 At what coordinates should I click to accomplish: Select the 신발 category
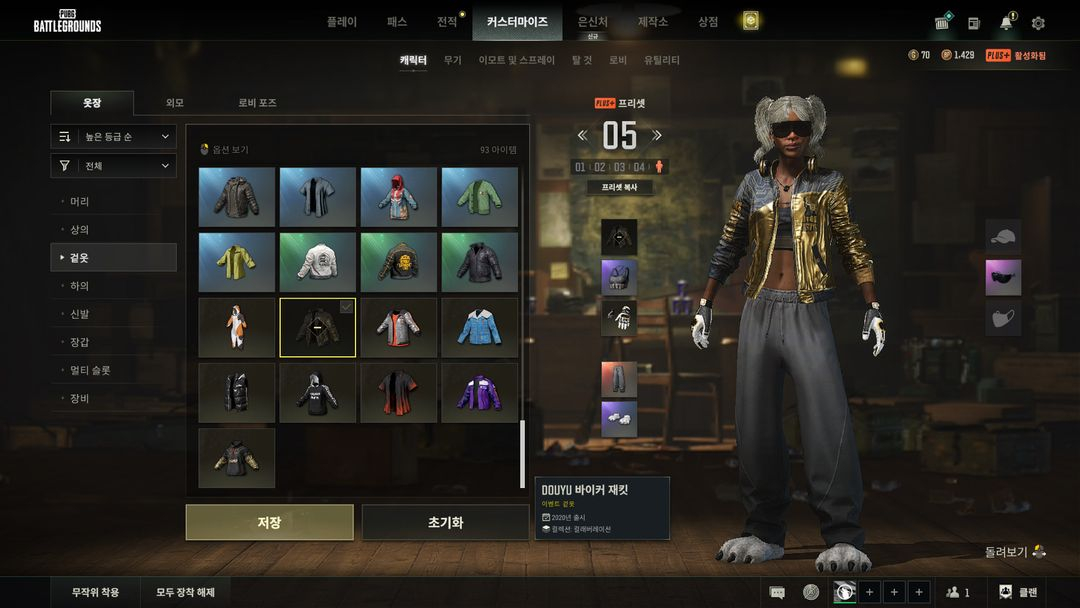click(80, 314)
